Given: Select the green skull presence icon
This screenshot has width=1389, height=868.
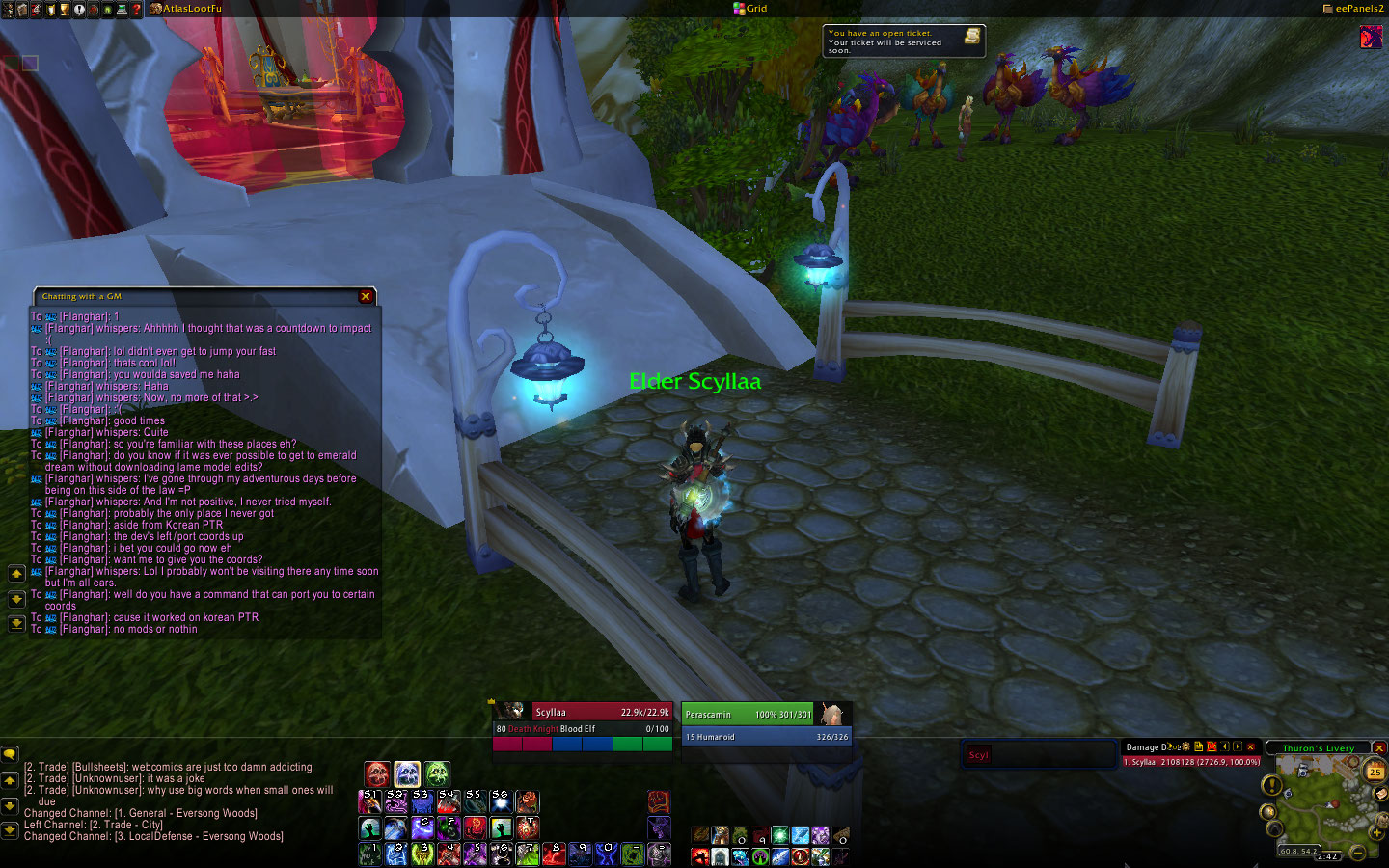Looking at the screenshot, I should [437, 773].
